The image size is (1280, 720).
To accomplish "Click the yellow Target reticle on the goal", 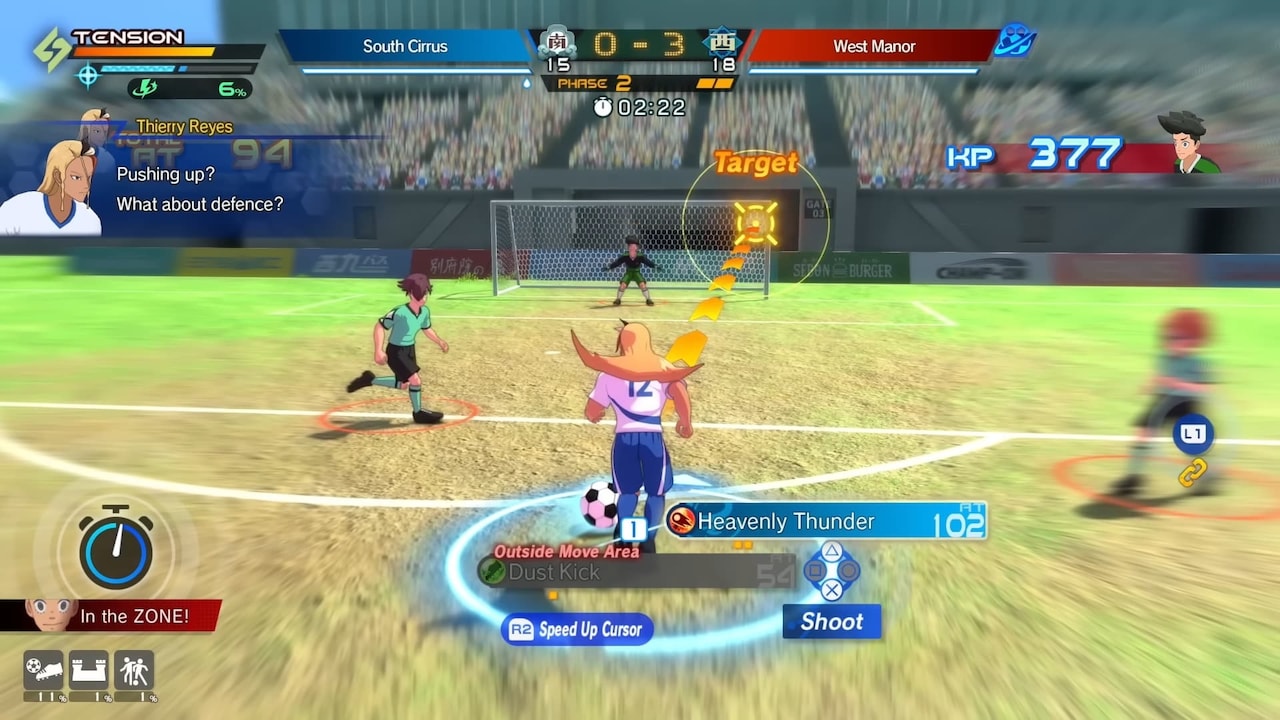I will [756, 223].
